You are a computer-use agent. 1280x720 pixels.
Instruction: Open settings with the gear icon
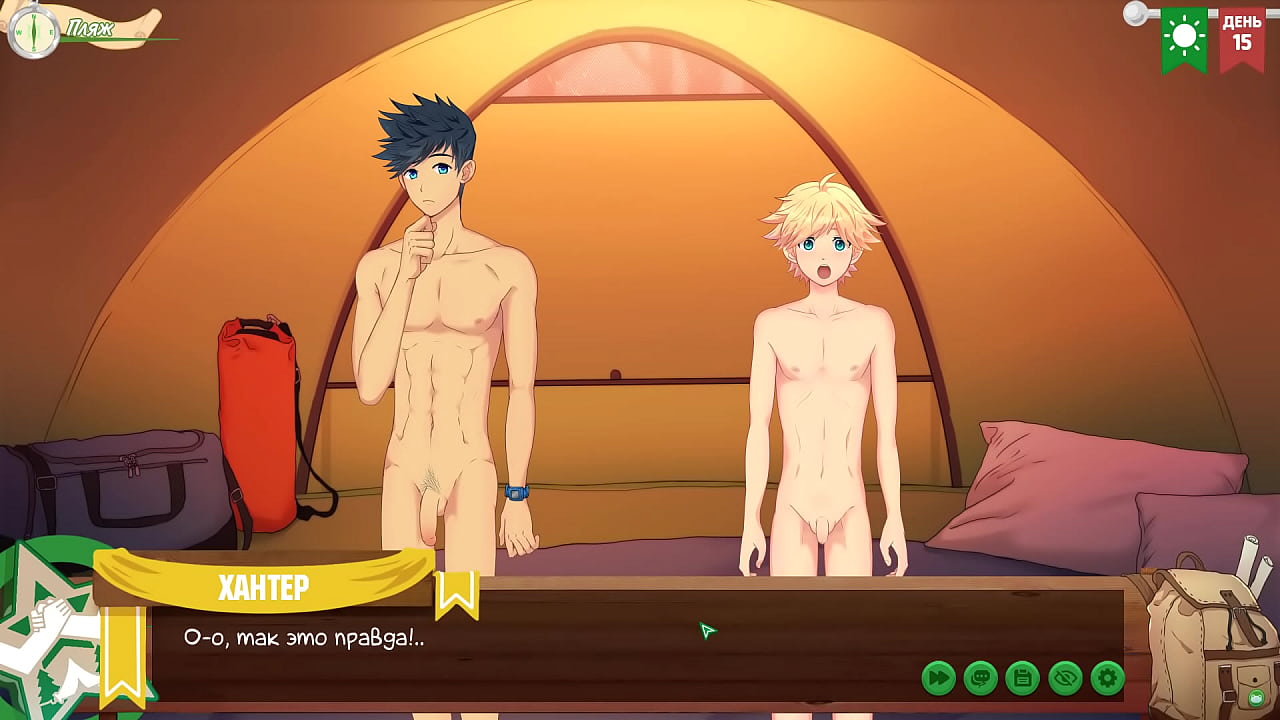(1107, 678)
